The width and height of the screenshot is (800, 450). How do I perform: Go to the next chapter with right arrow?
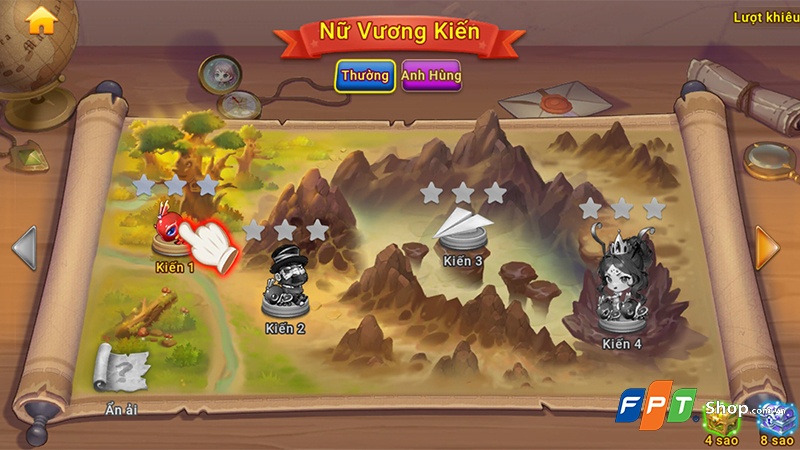point(767,247)
